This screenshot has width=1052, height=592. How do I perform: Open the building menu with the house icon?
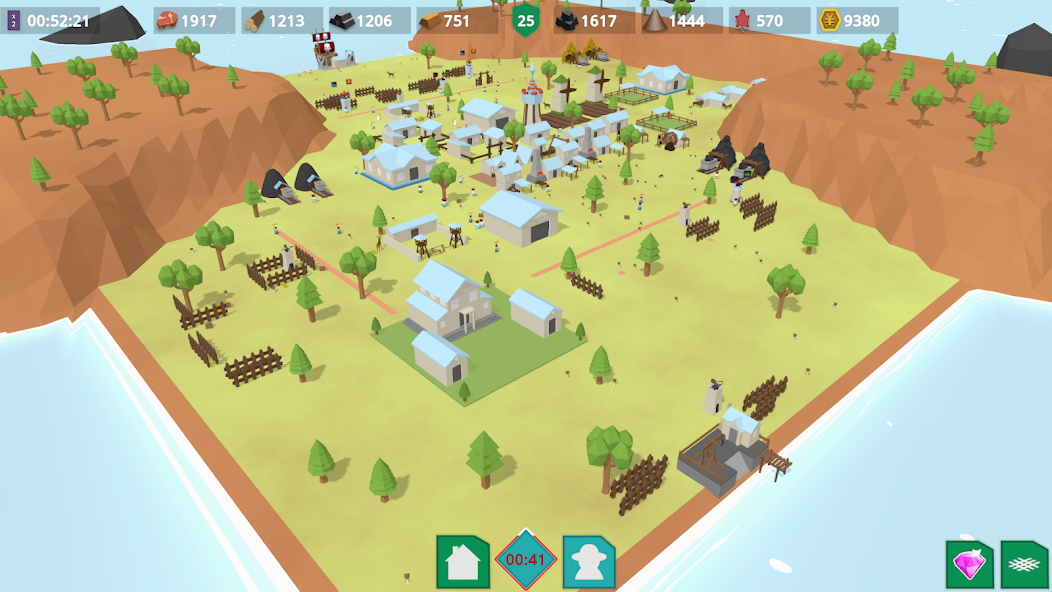coord(462,562)
